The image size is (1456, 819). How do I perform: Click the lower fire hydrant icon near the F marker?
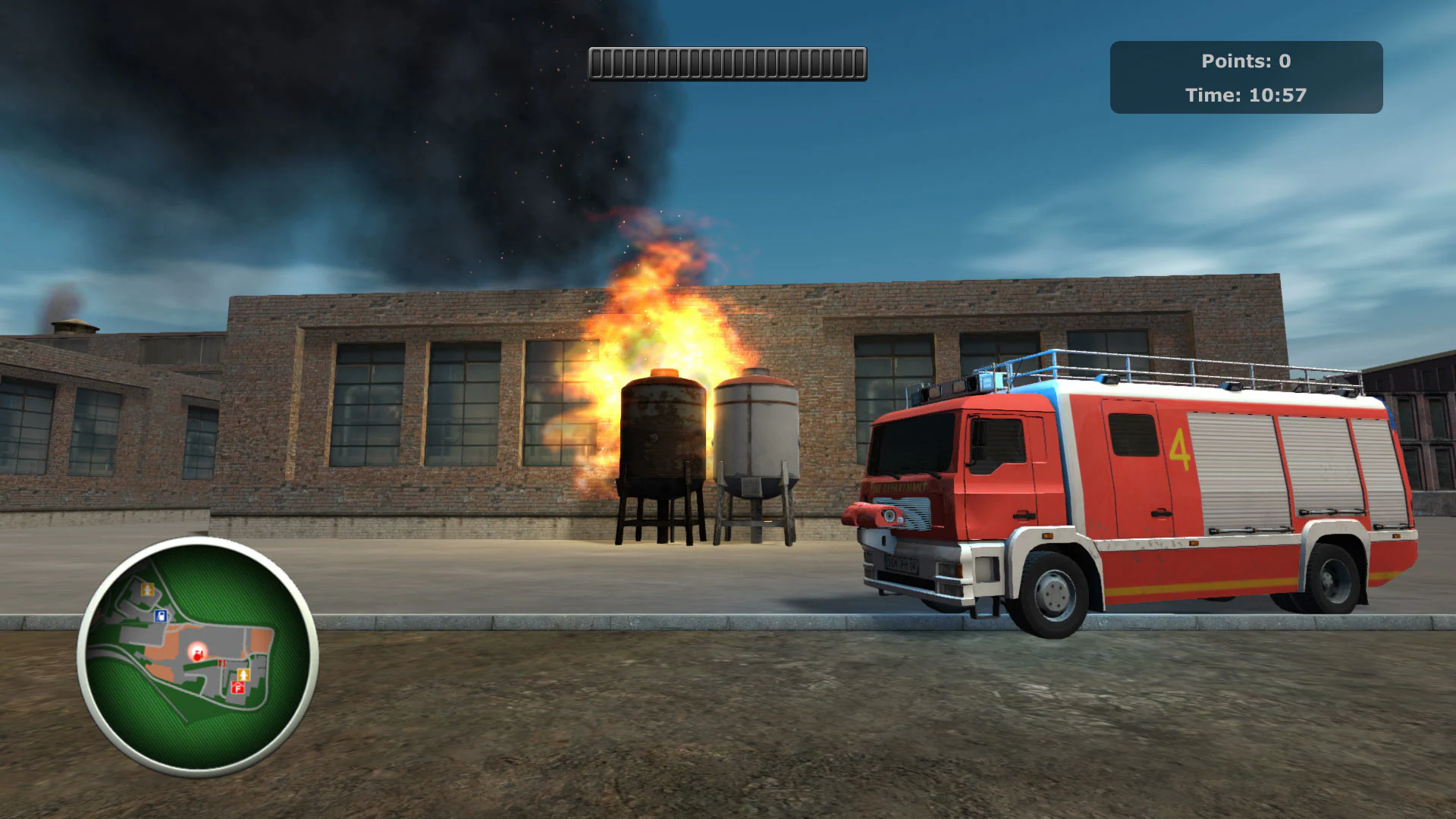coord(243,675)
